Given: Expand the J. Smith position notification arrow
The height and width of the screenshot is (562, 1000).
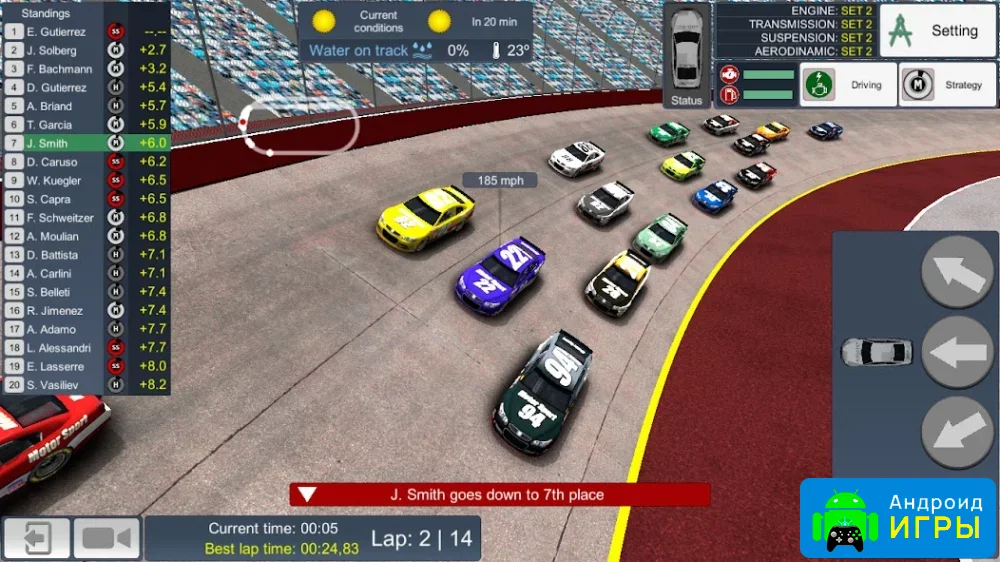Looking at the screenshot, I should [308, 494].
